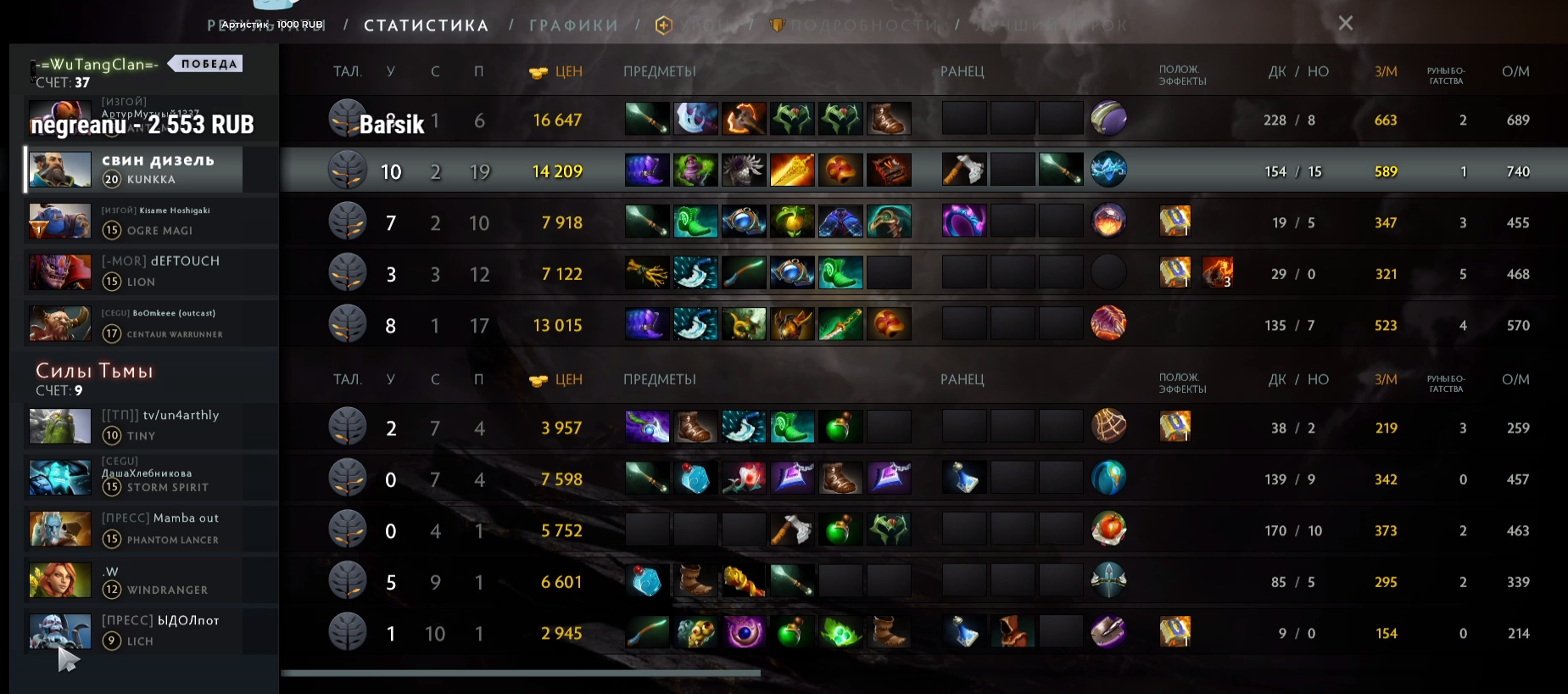
Task: Open Lich's talent tree icon
Action: tap(348, 632)
